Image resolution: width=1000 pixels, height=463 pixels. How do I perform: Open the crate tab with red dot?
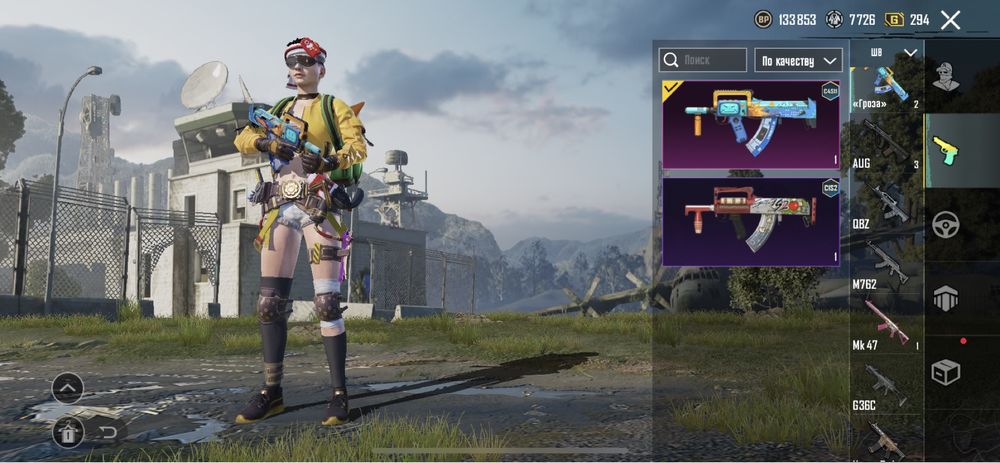click(x=947, y=371)
